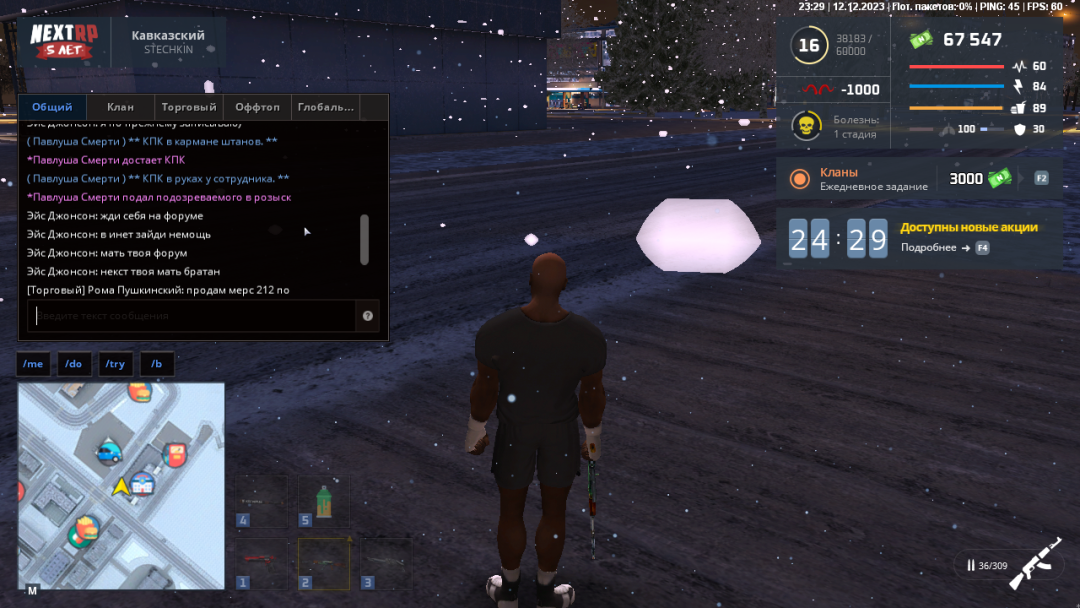Select the green spray can in slot 5

pos(323,501)
